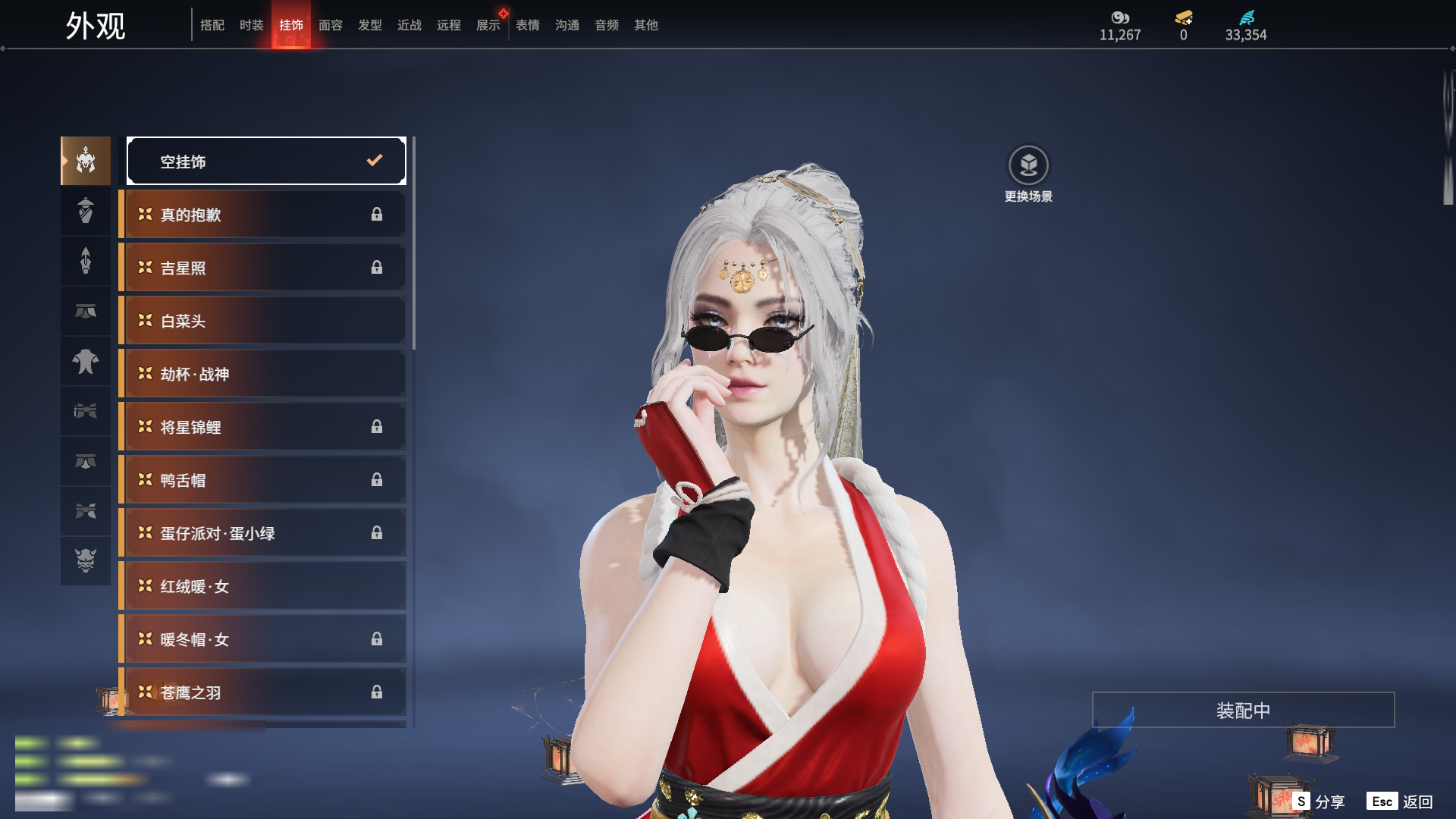The height and width of the screenshot is (819, 1456).
Task: Click the 分享 share button
Action: pyautogui.click(x=1319, y=802)
